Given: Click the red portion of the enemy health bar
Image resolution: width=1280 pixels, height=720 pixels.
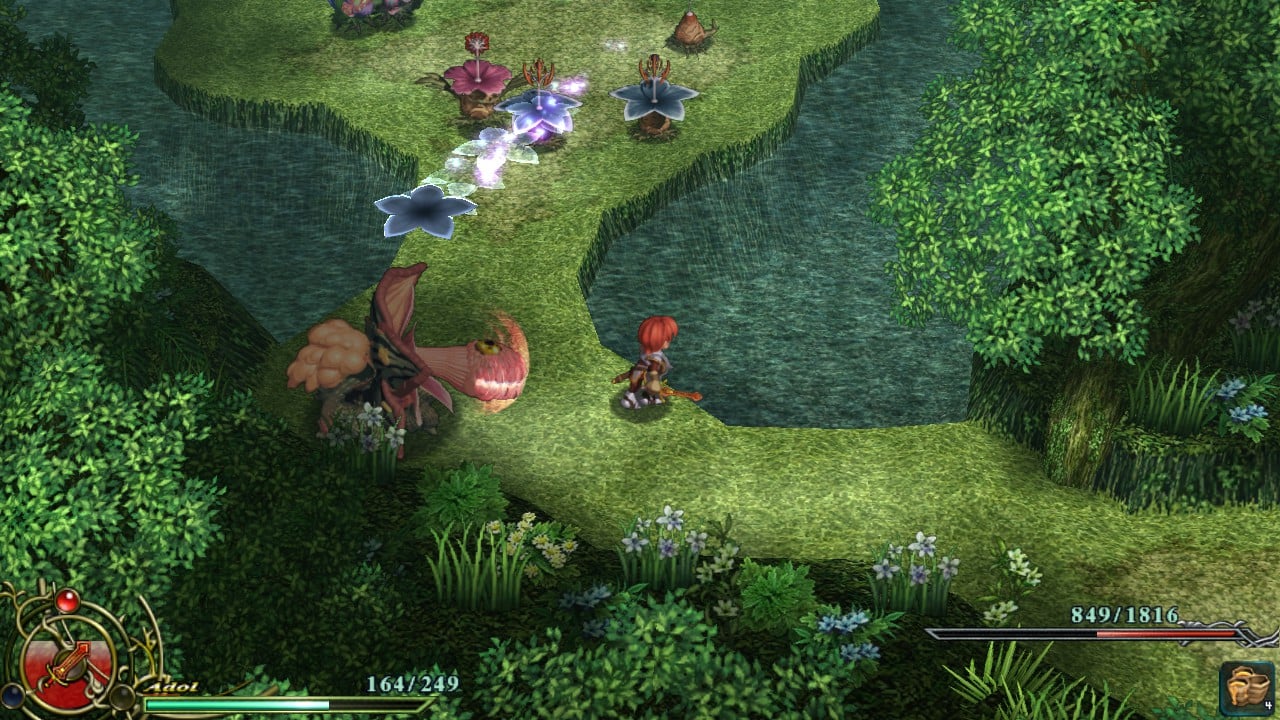Looking at the screenshot, I should click(1165, 635).
